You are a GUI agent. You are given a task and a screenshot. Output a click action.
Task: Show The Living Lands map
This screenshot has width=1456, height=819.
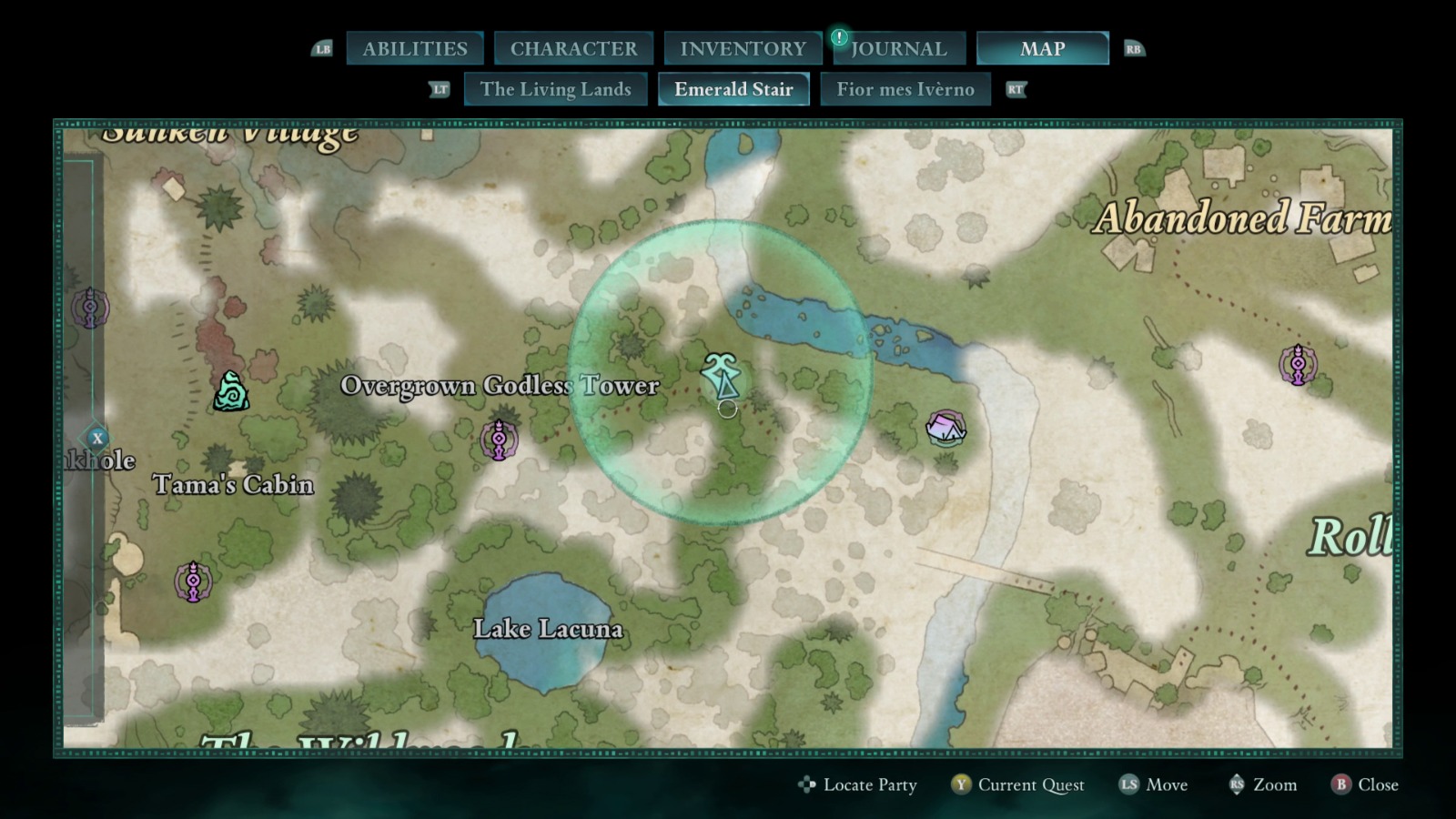[555, 89]
